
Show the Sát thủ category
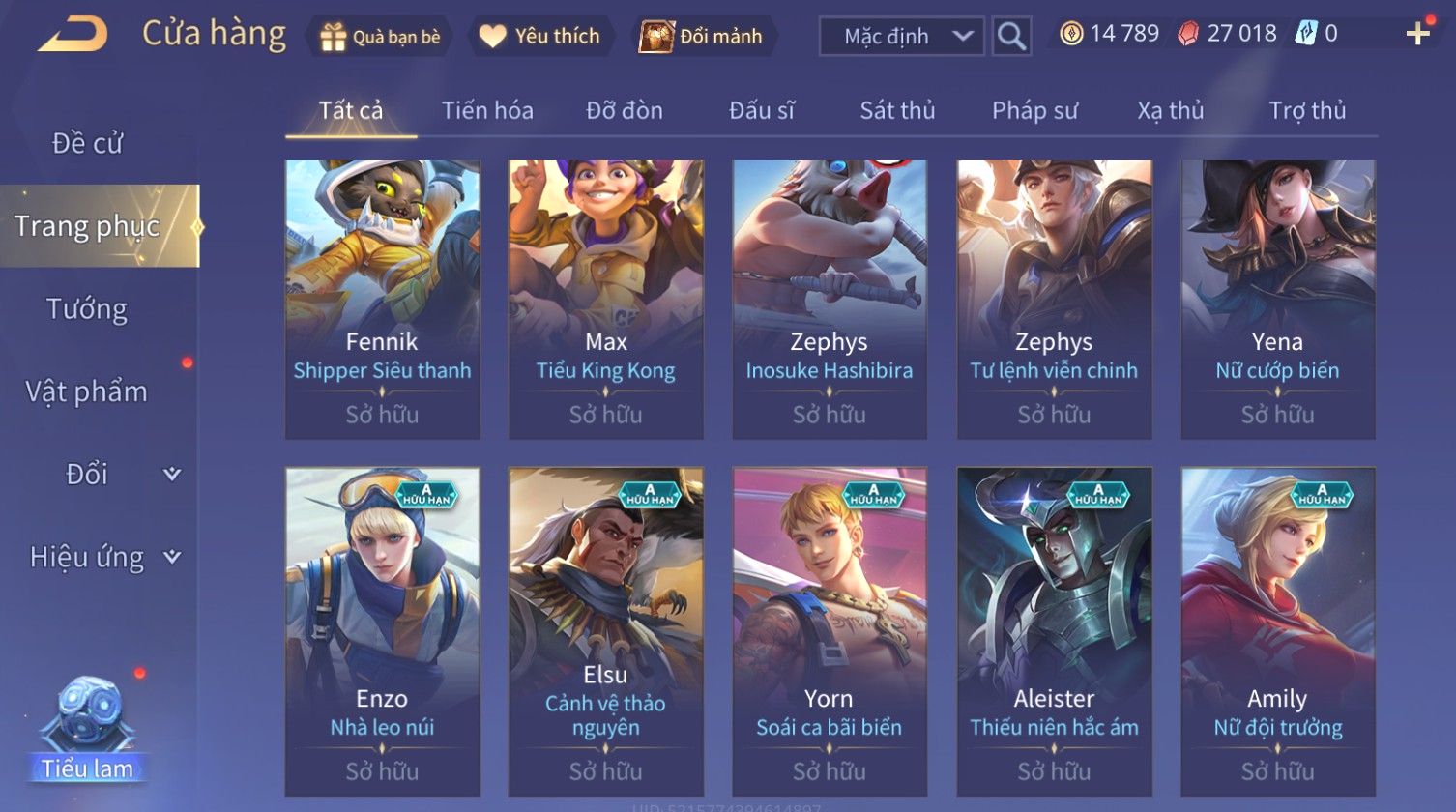(x=897, y=110)
